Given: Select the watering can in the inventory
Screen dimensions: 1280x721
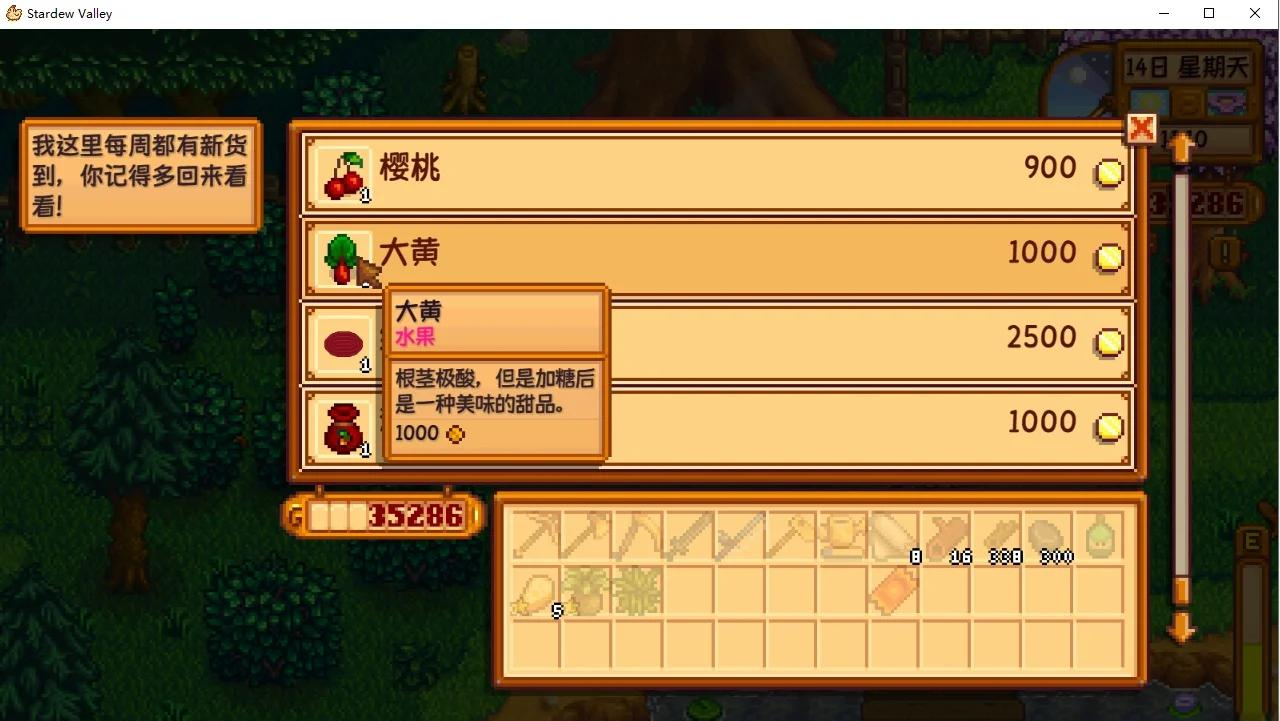Looking at the screenshot, I should click(x=840, y=535).
